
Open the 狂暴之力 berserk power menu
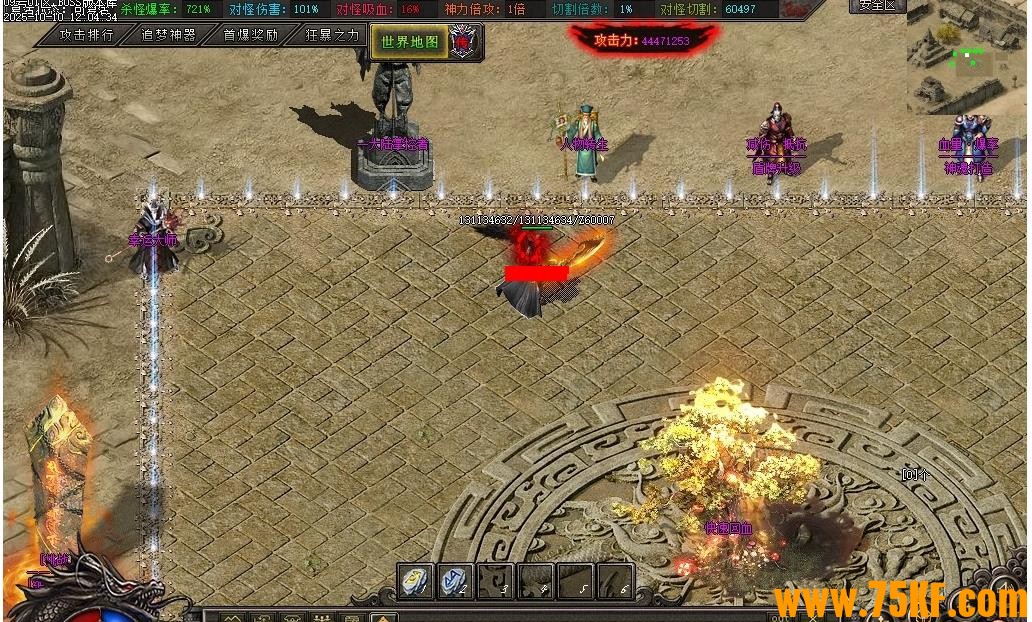click(331, 35)
